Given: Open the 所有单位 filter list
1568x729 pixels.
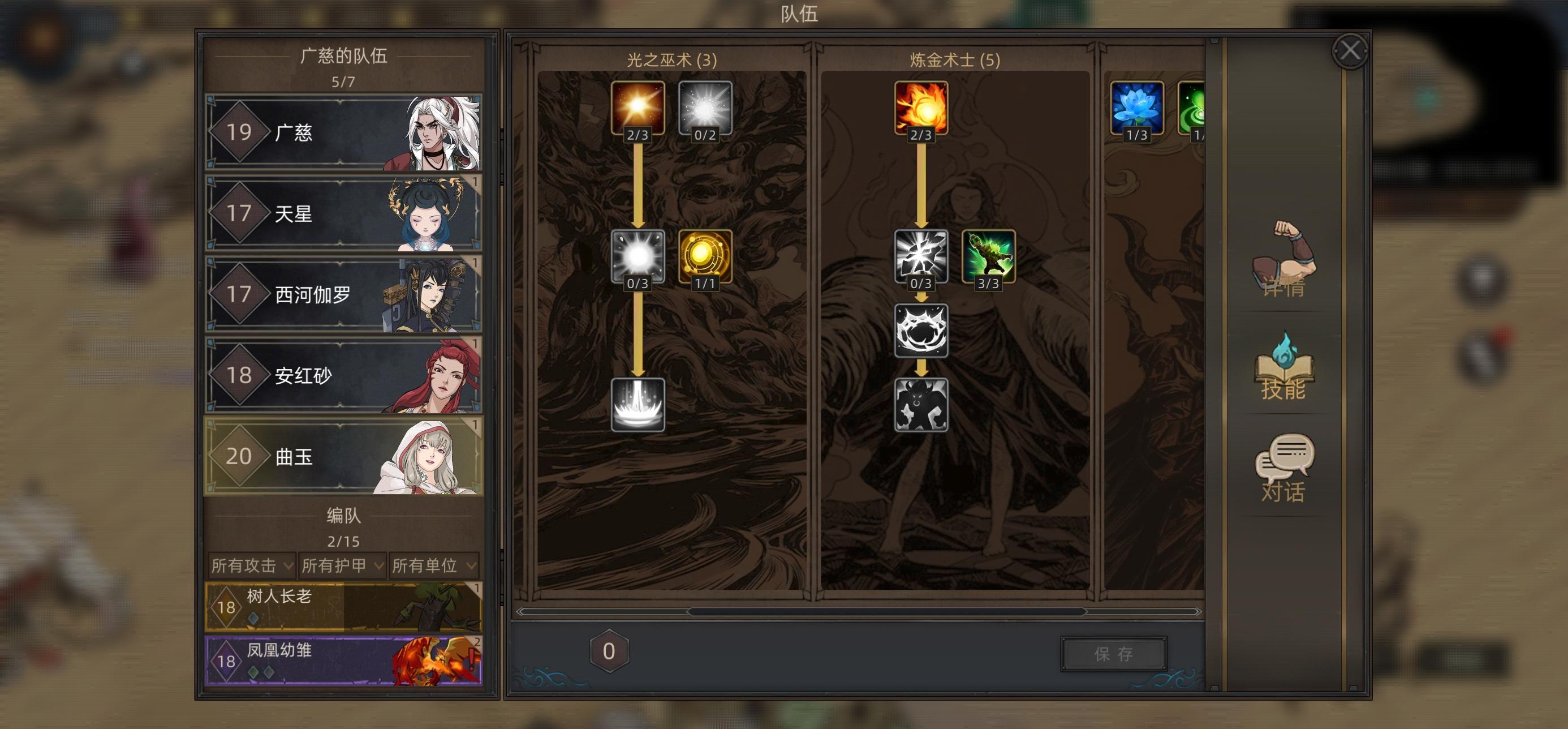Looking at the screenshot, I should pyautogui.click(x=434, y=565).
